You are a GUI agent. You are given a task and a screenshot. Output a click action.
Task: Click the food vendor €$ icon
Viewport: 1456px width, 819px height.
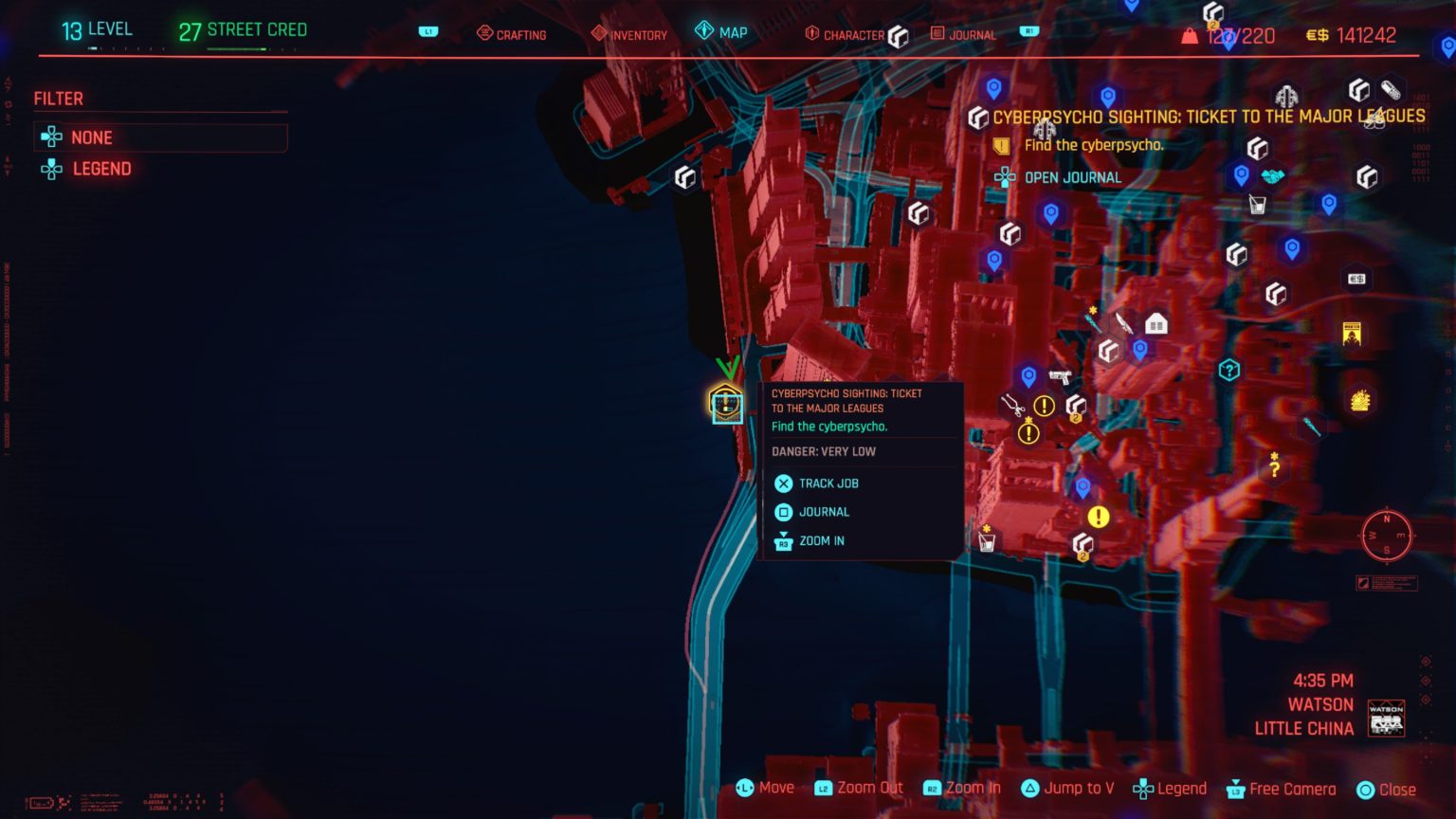click(x=1356, y=279)
